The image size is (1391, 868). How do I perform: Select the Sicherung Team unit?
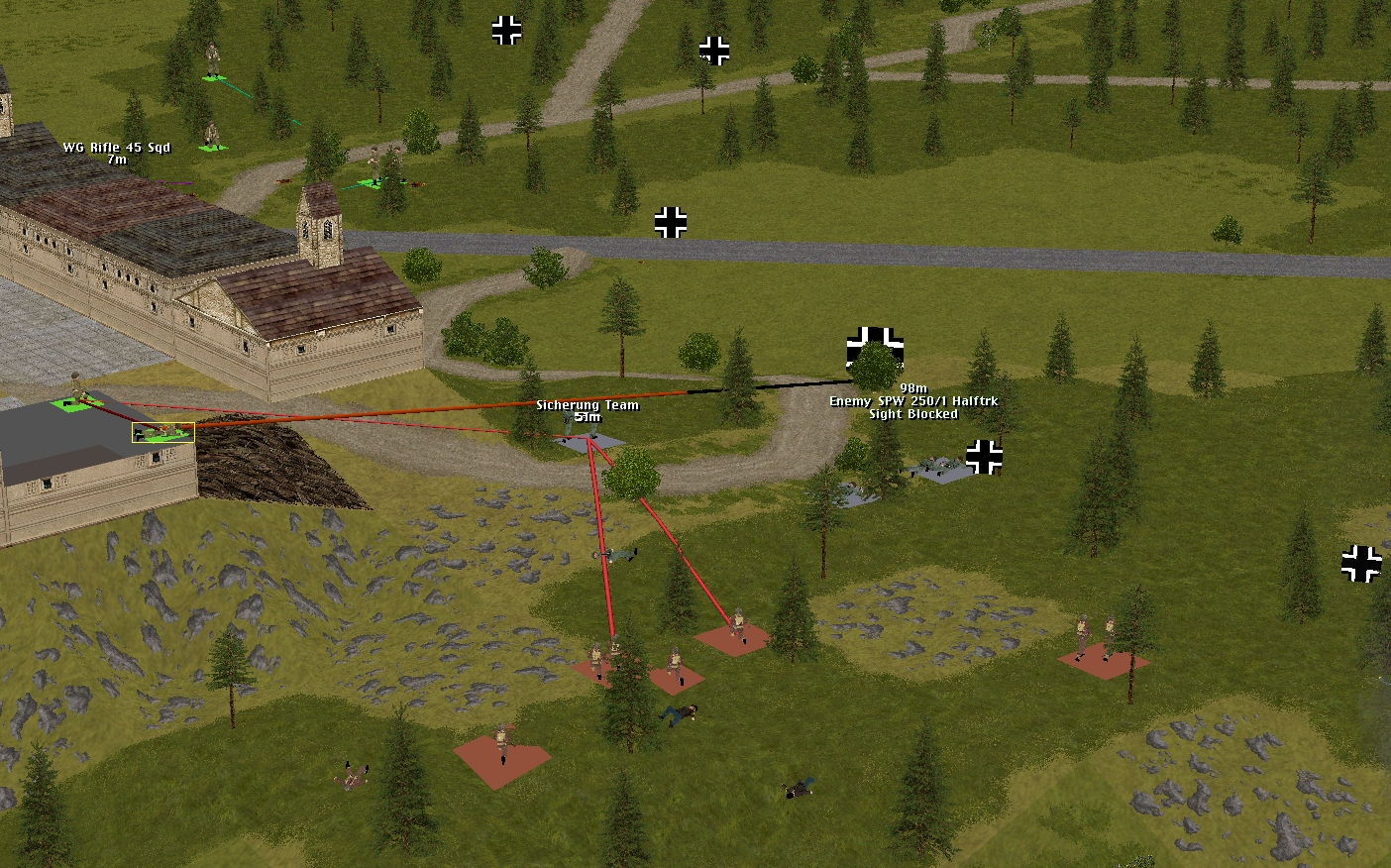[x=588, y=439]
